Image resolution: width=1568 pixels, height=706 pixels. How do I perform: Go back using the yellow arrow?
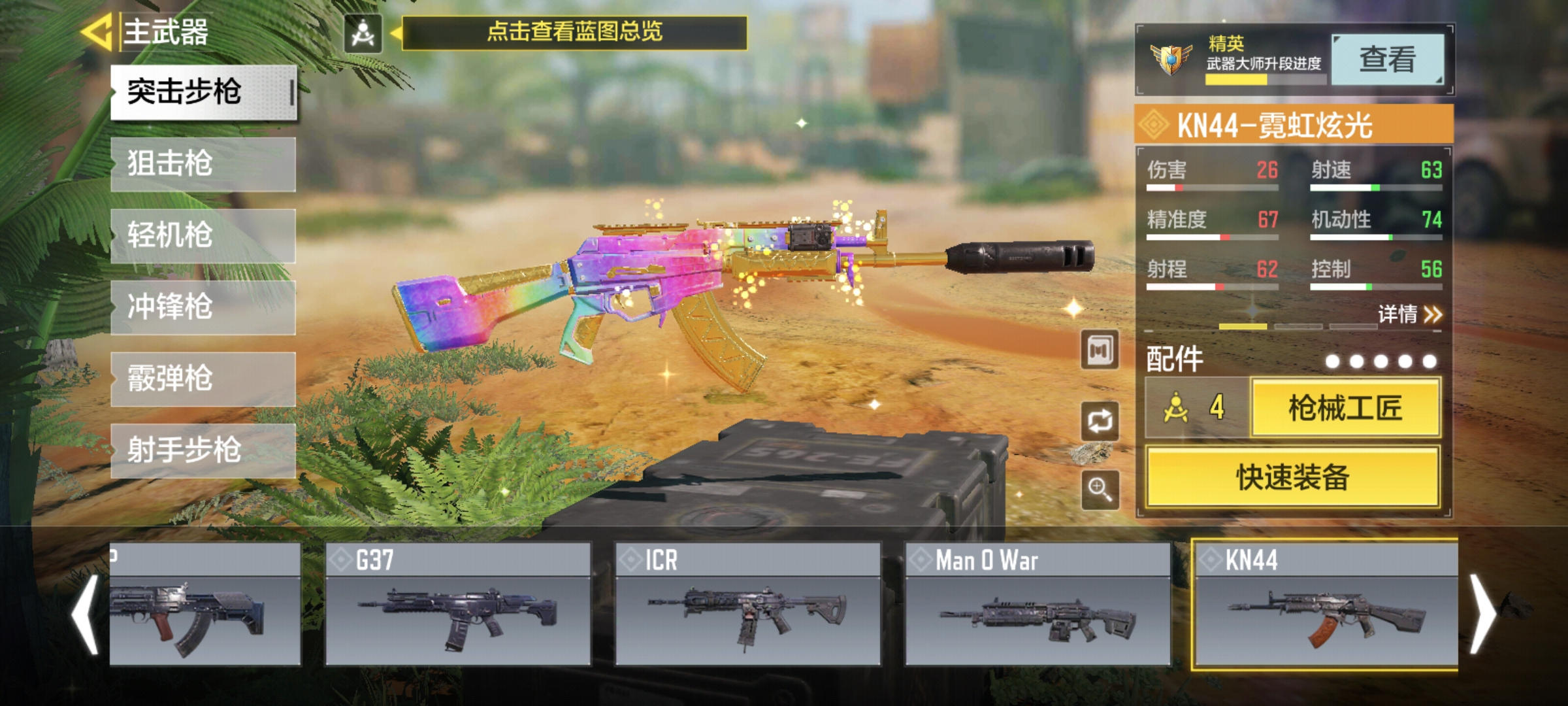click(x=98, y=31)
